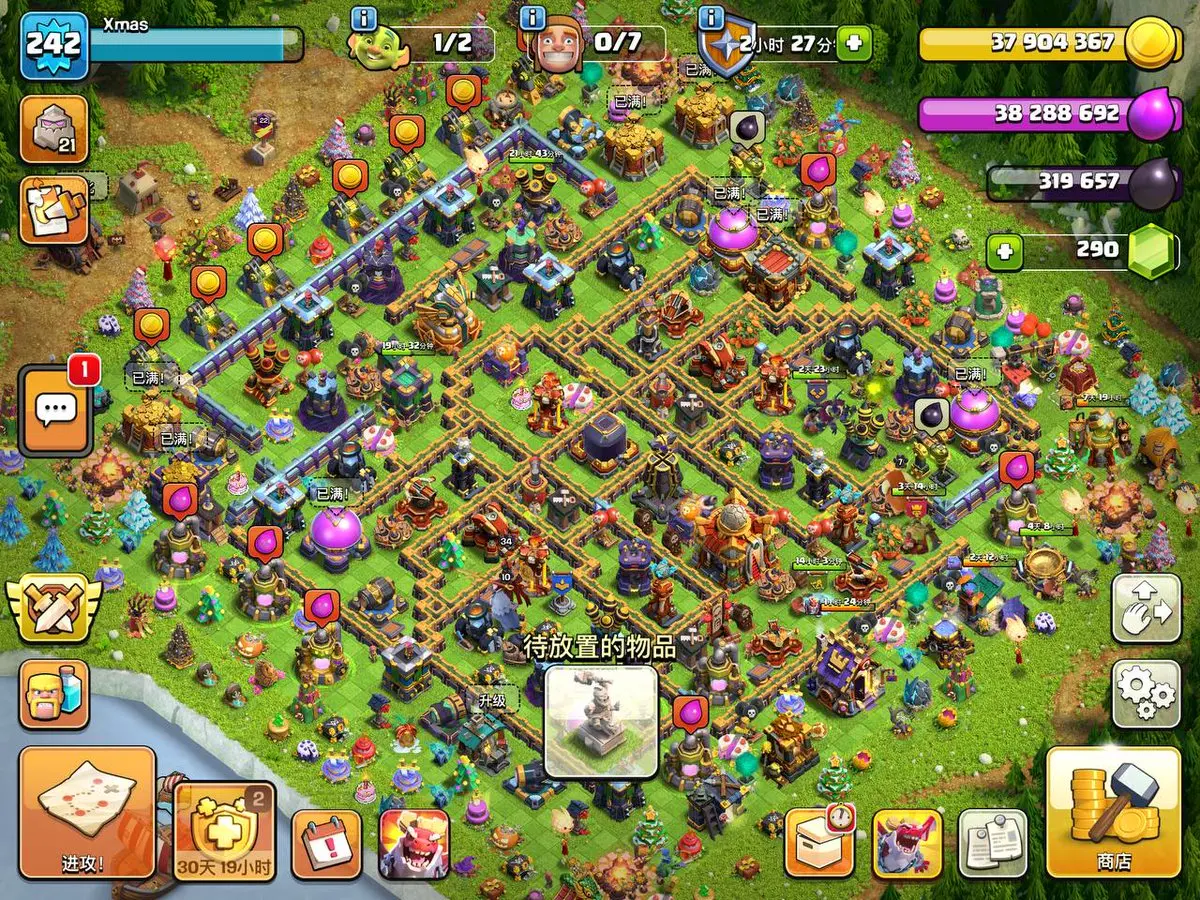
Task: Show goblin builder info via its i button
Action: 364,18
